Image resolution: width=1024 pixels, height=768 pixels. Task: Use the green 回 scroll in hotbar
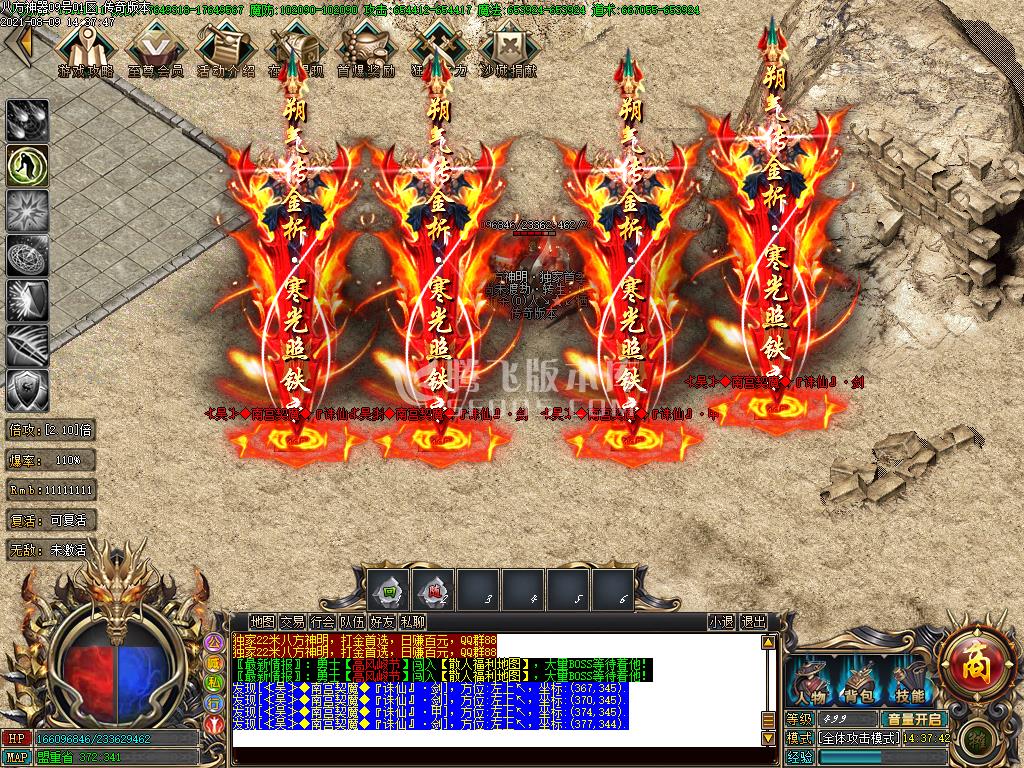pyautogui.click(x=386, y=592)
